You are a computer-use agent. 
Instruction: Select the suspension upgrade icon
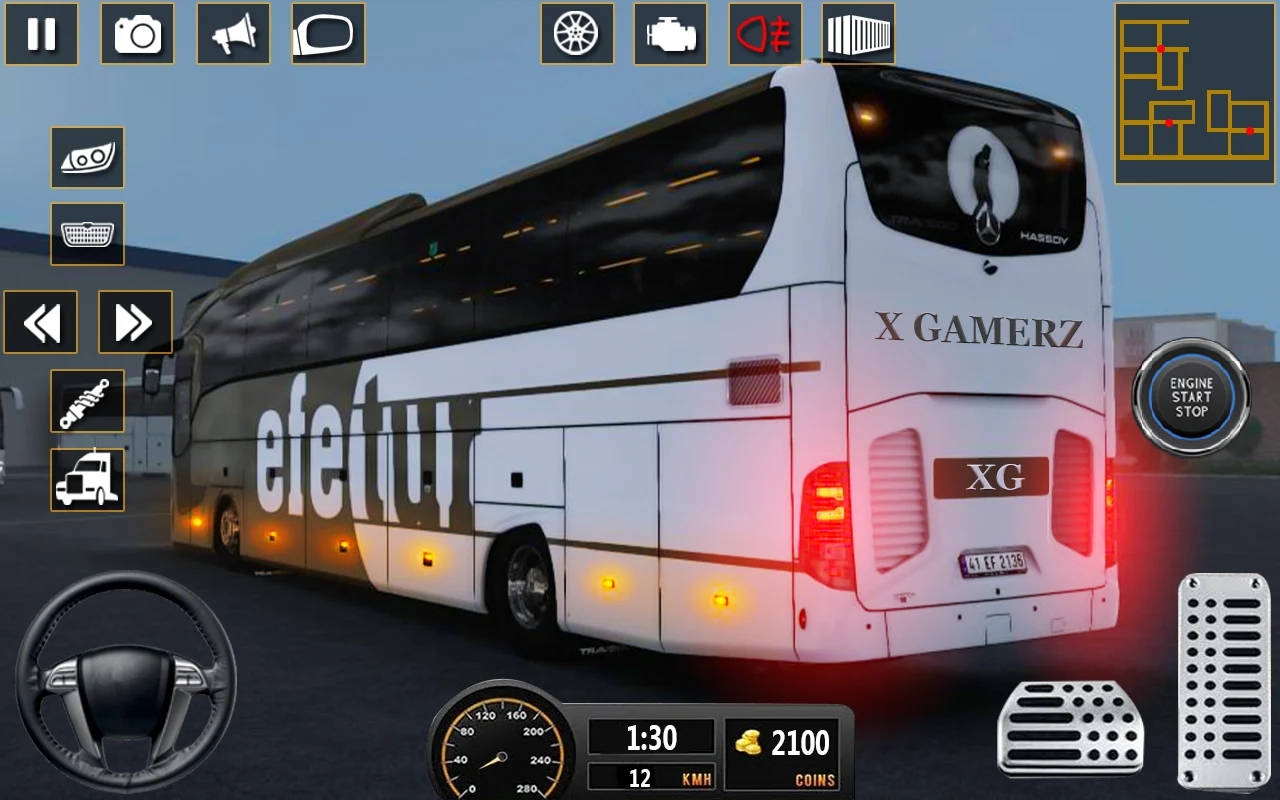click(x=87, y=401)
